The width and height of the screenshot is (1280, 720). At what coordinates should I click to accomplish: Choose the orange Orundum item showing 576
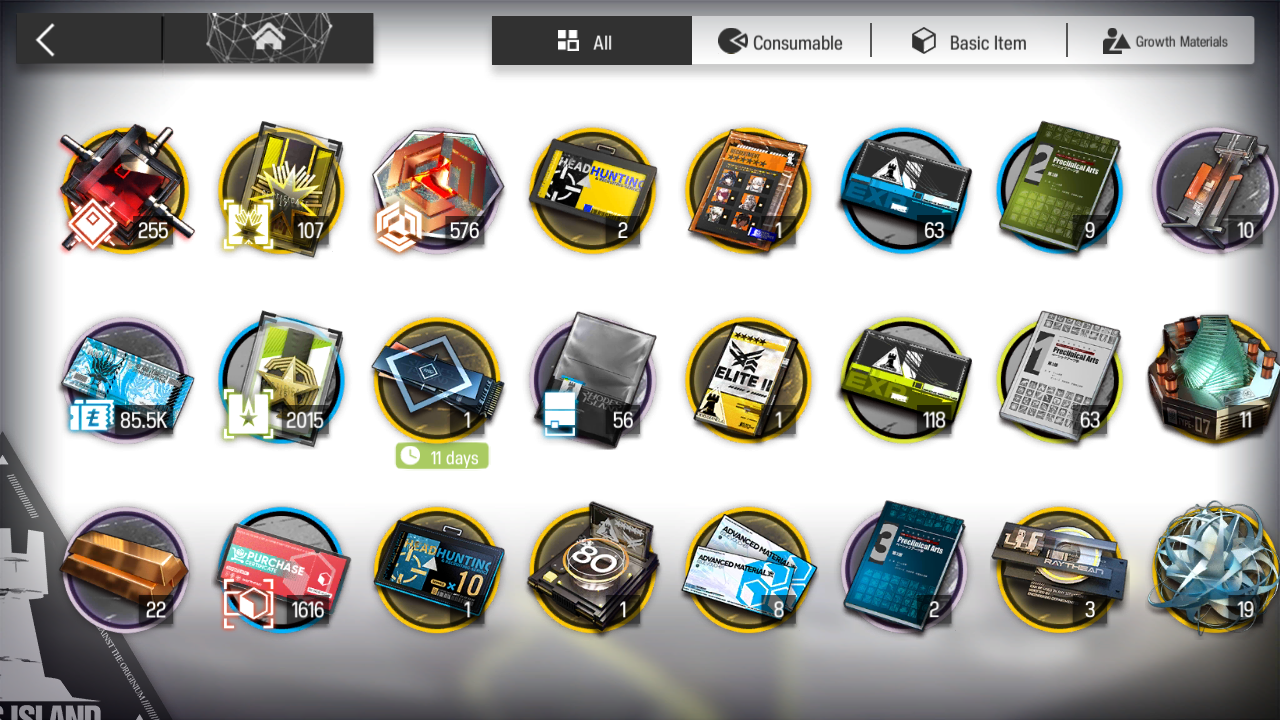point(436,190)
